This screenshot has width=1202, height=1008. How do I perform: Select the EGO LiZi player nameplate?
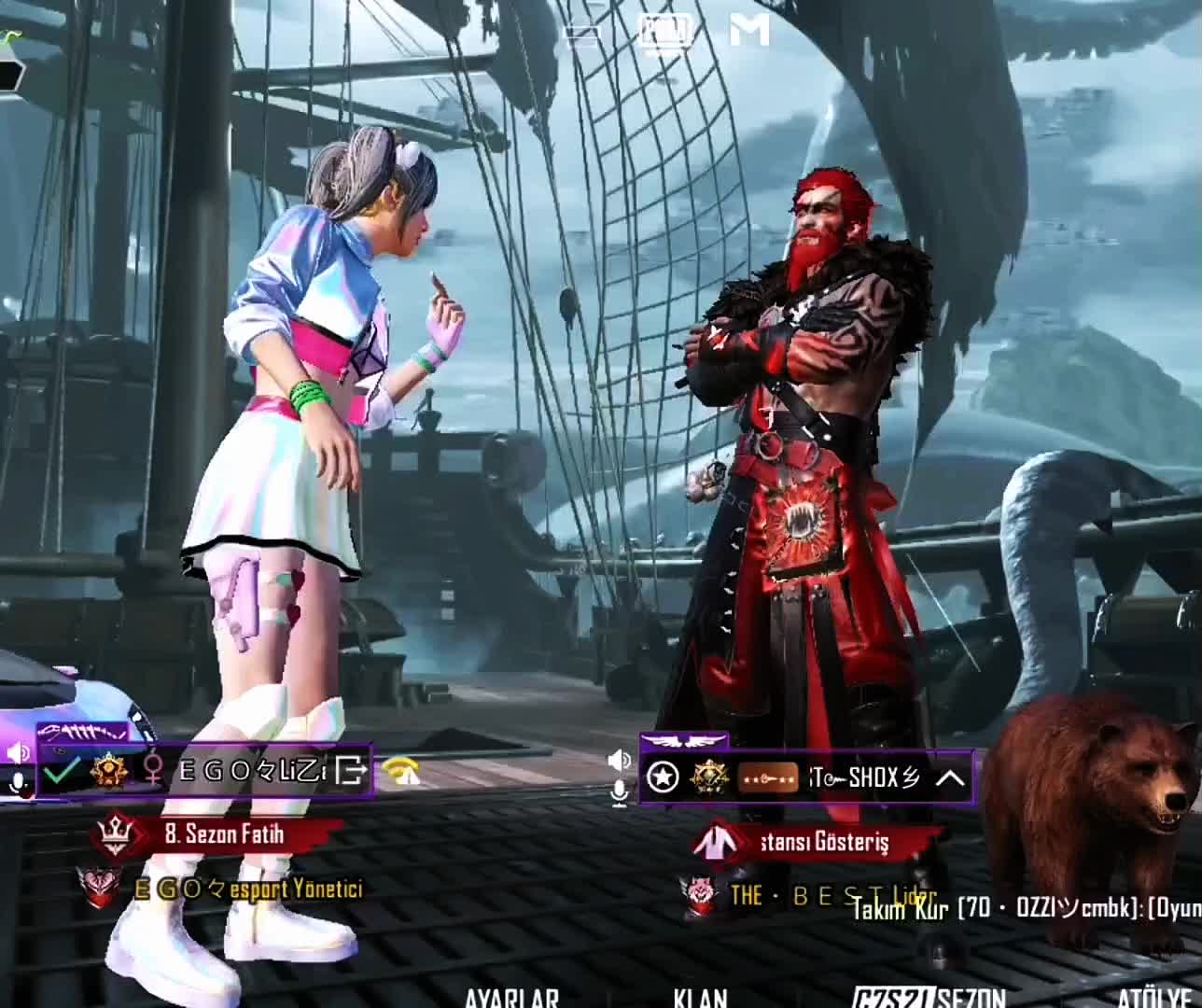(x=252, y=771)
